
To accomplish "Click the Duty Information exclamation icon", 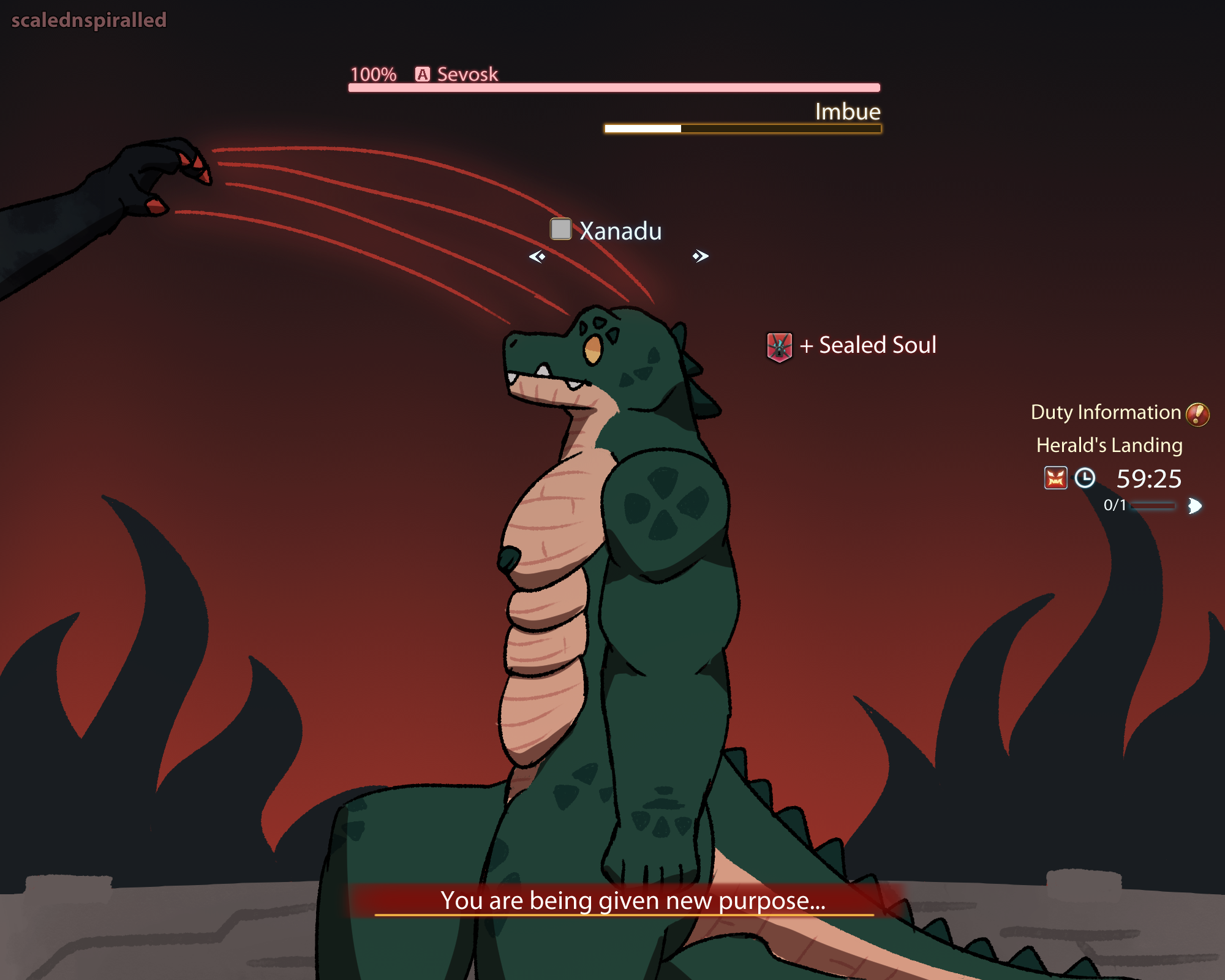I will (1197, 414).
